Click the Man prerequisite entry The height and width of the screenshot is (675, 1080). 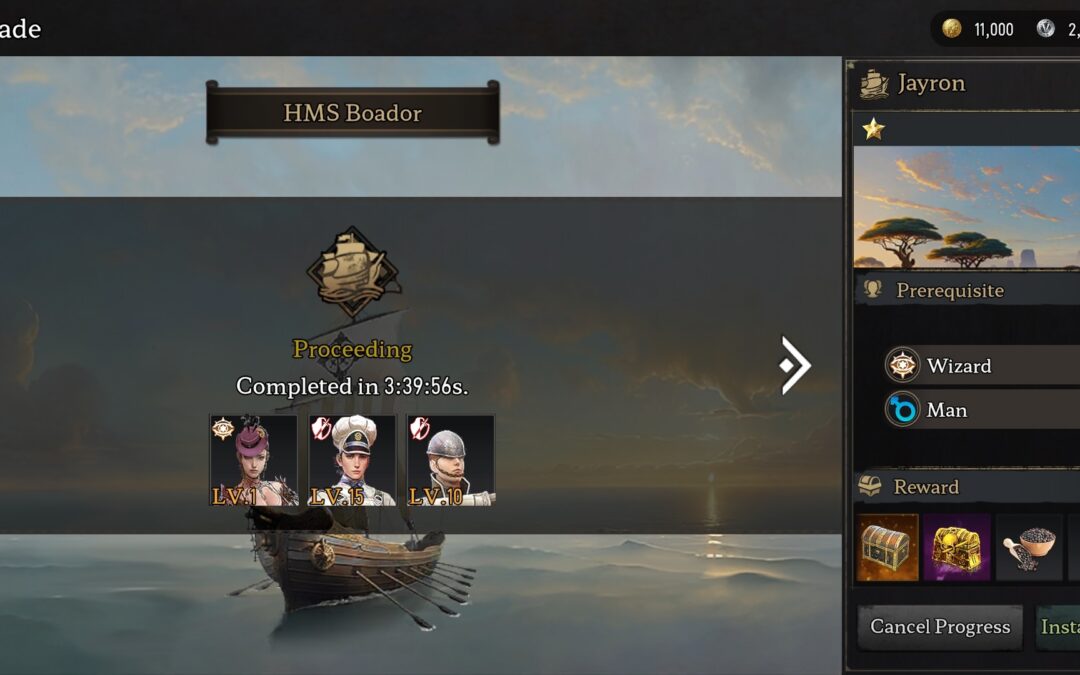[980, 410]
